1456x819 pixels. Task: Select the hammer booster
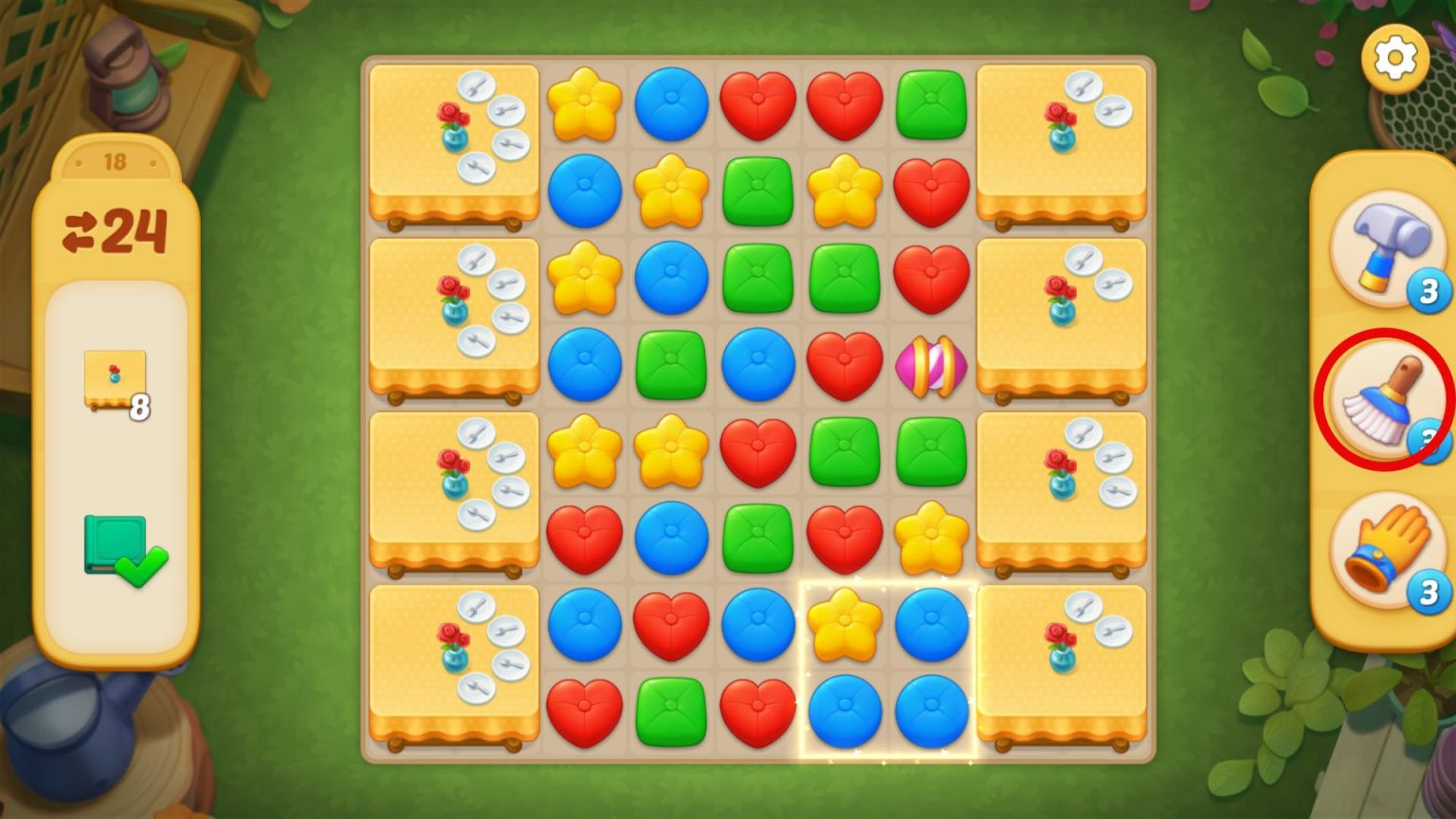(1384, 251)
